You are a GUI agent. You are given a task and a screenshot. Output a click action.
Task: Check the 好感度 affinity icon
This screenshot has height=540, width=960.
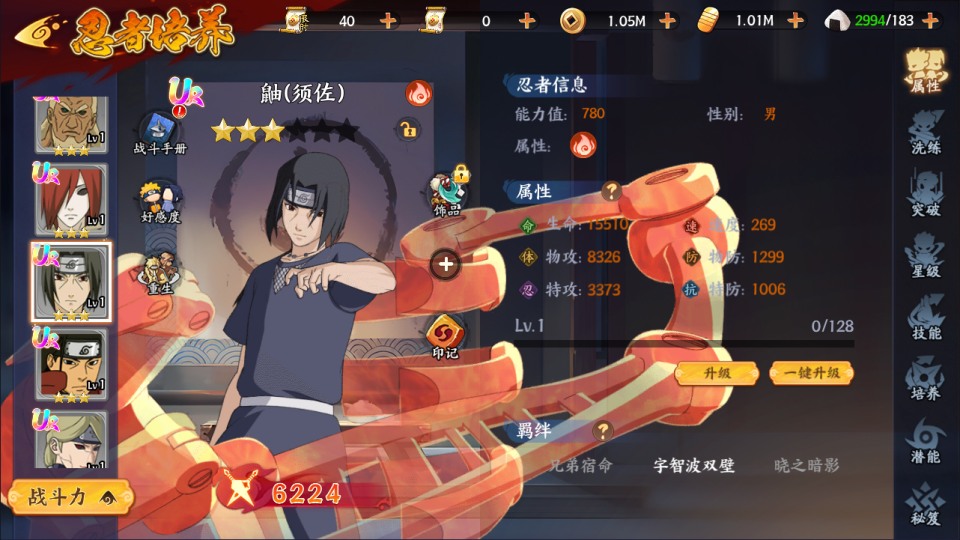[x=160, y=202]
